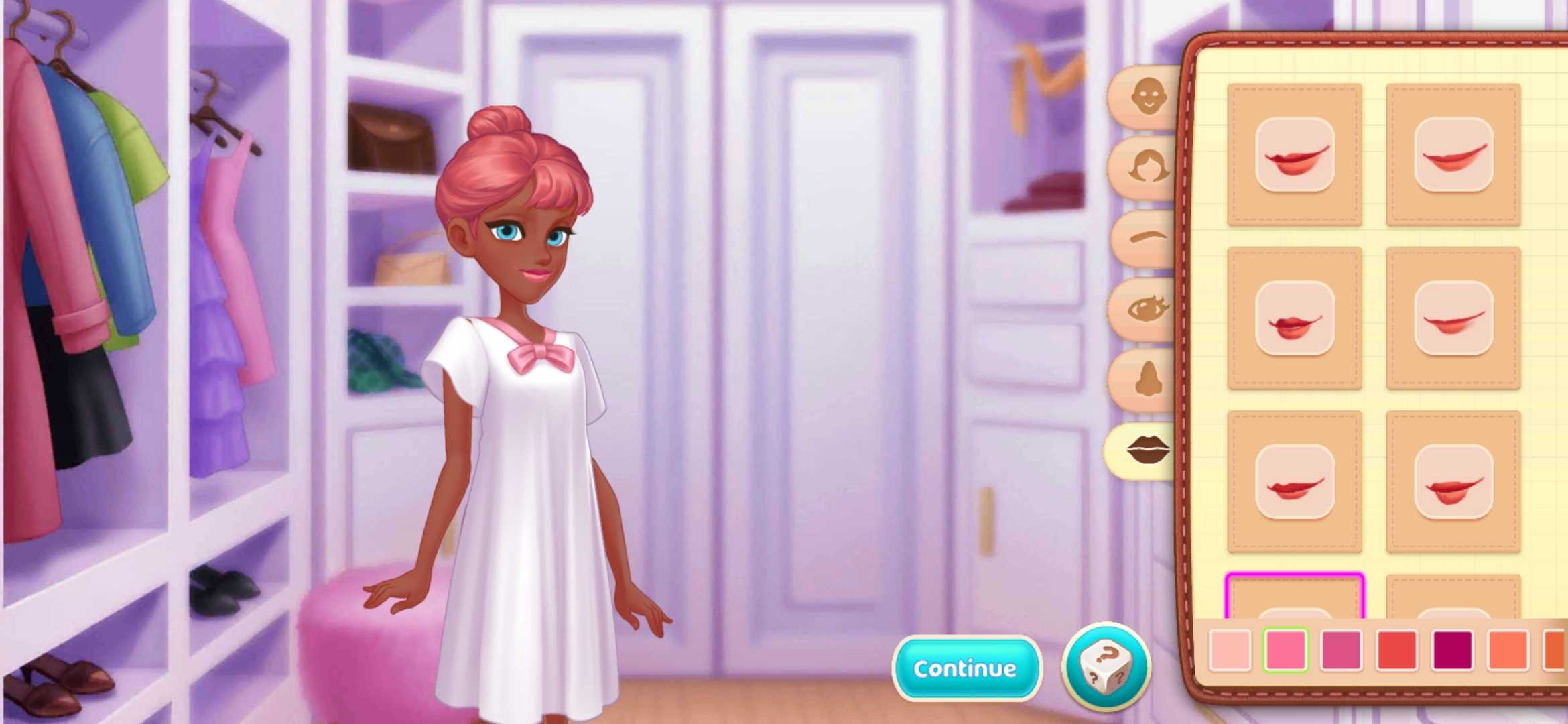This screenshot has width=1568, height=724.
Task: Open the face shape tab
Action: 1148,97
